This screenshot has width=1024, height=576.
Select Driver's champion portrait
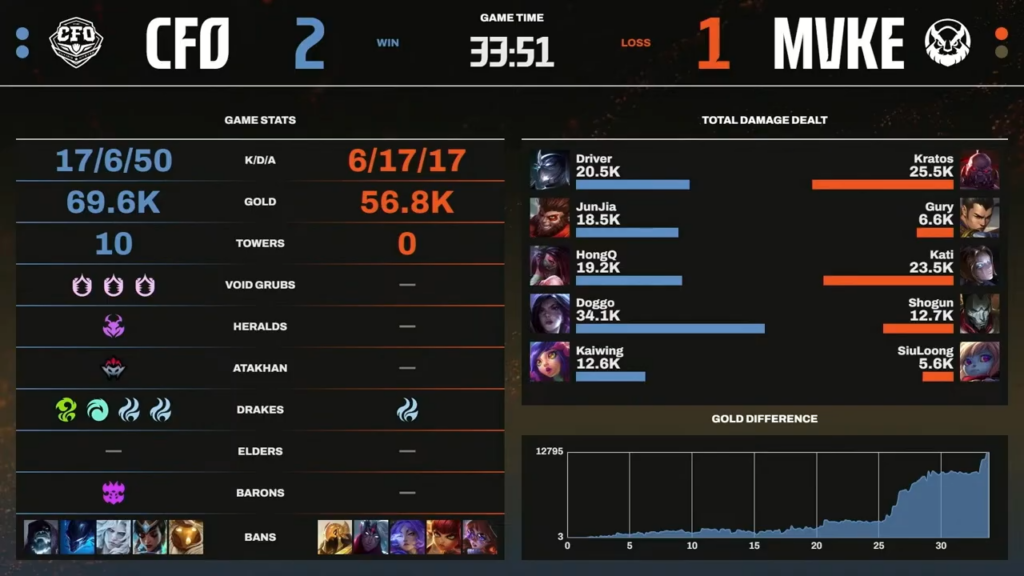click(x=550, y=170)
